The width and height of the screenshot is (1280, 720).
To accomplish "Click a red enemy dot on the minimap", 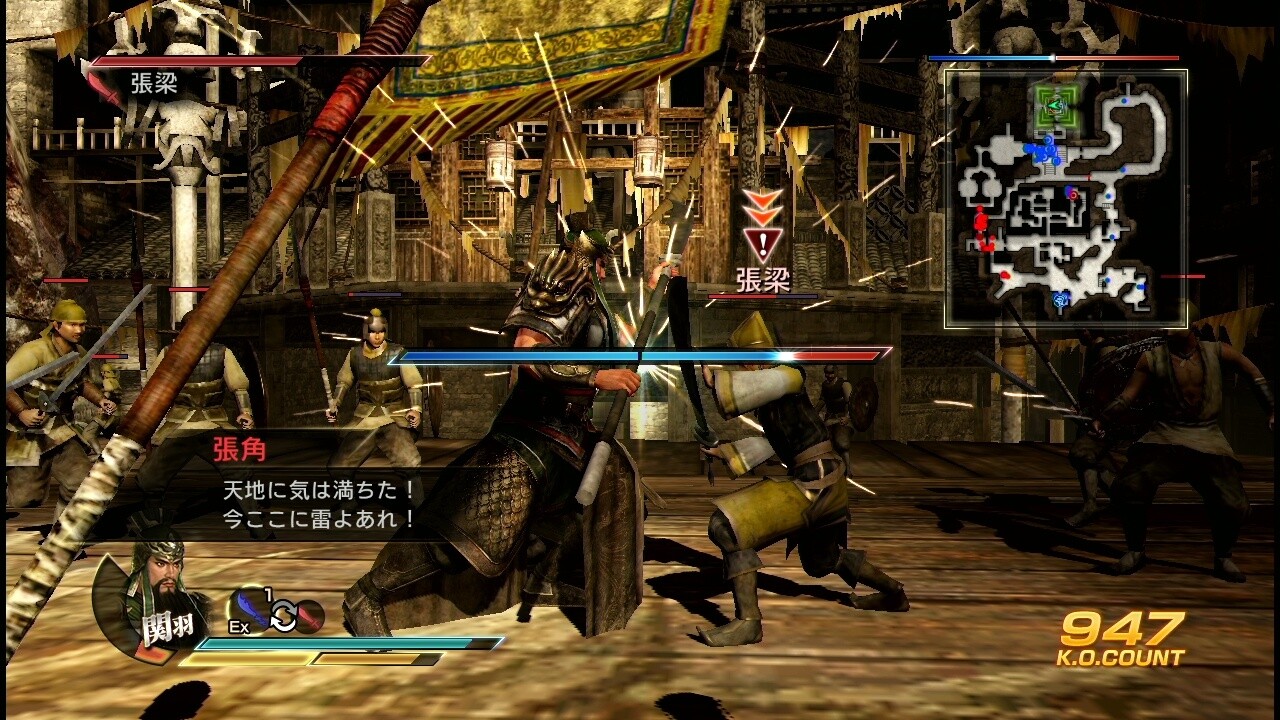I will coord(981,219).
